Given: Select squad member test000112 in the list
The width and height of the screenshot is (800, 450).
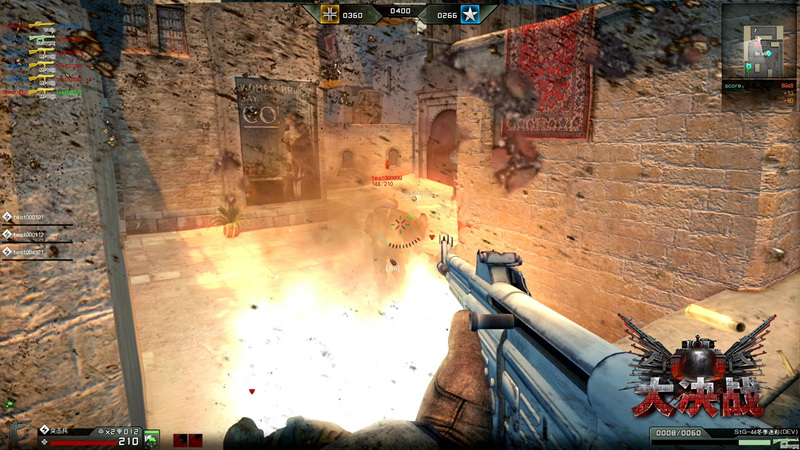Looking at the screenshot, I should pos(27,234).
